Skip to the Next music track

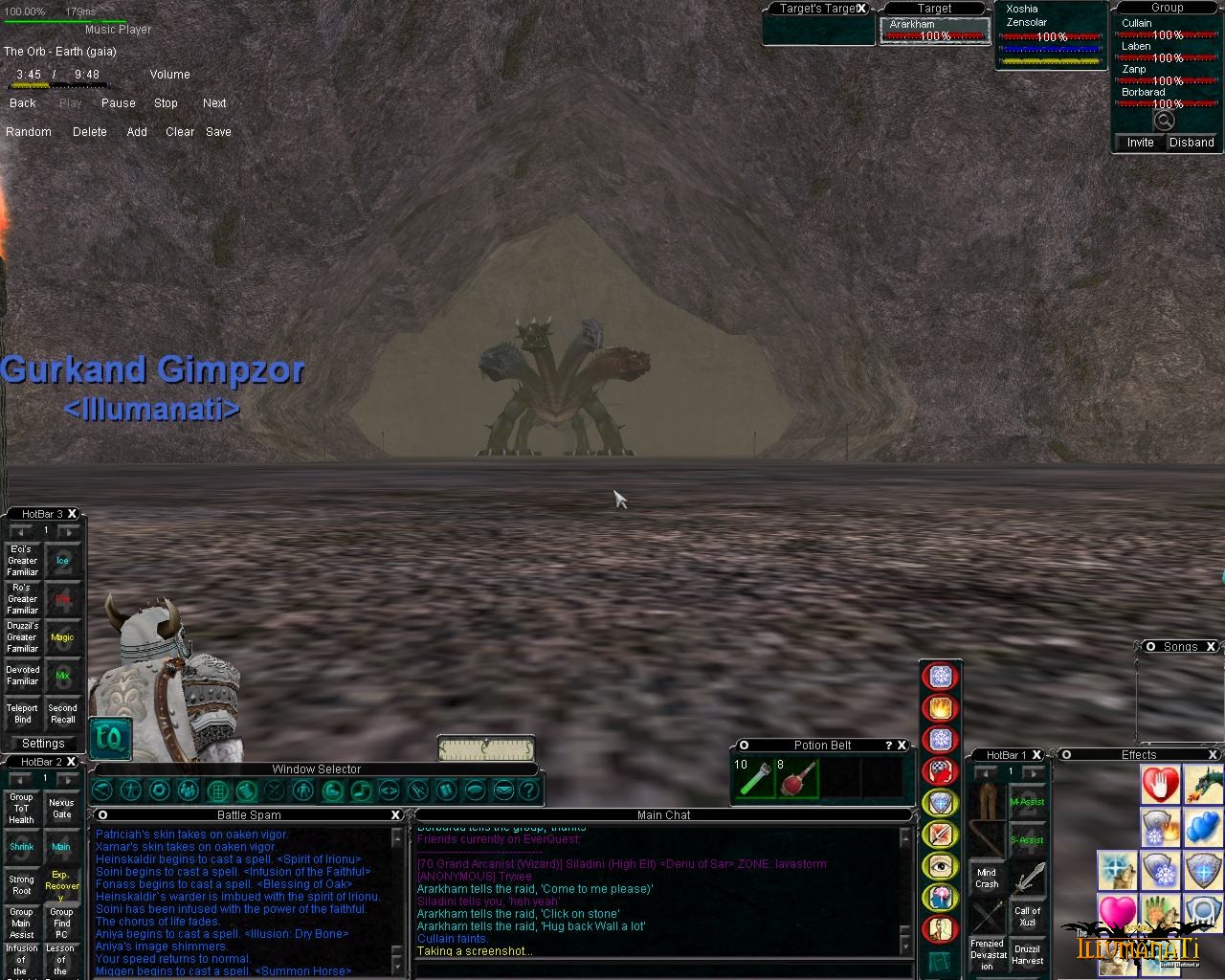point(214,103)
